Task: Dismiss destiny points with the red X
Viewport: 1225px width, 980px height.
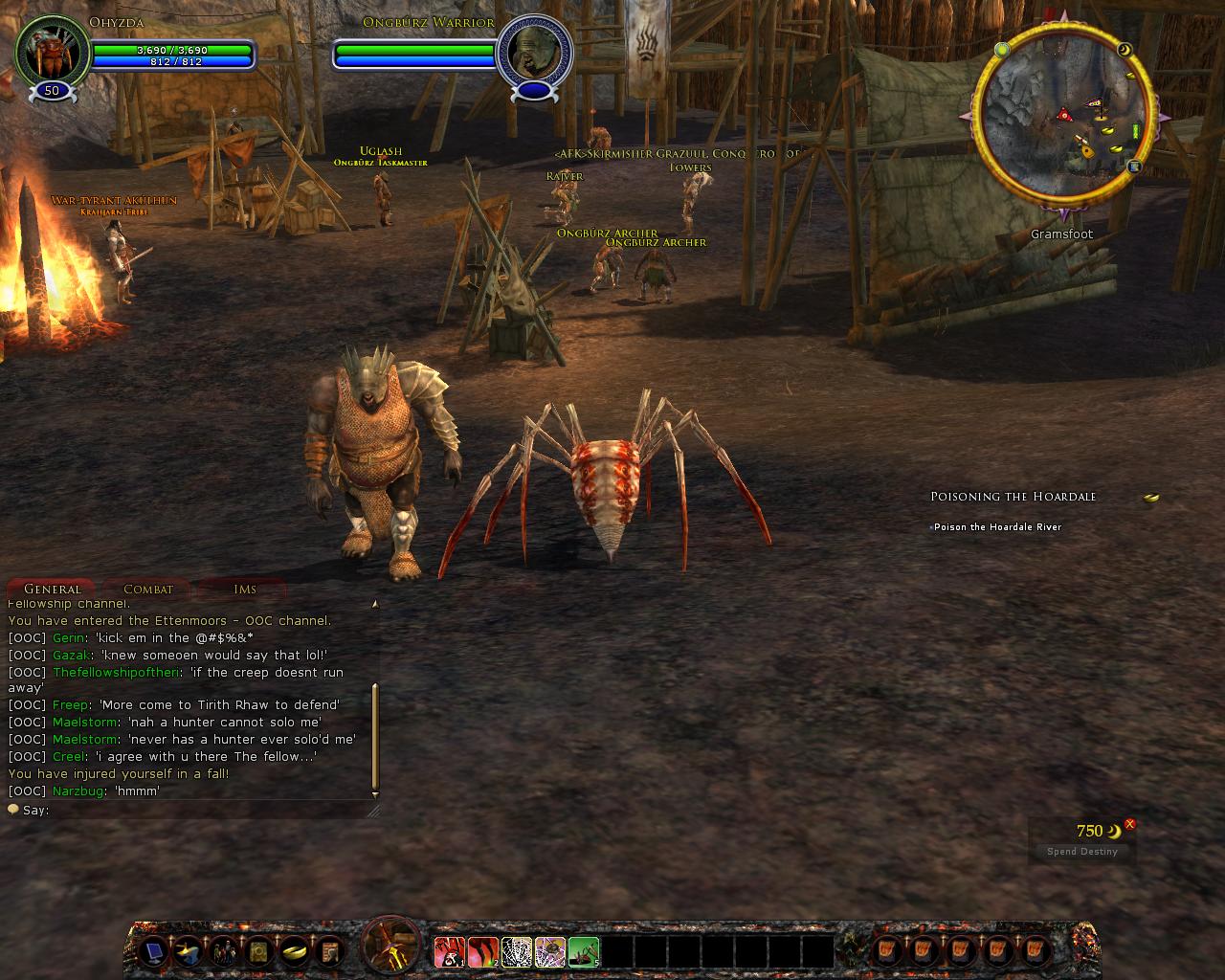Action: point(1129,822)
